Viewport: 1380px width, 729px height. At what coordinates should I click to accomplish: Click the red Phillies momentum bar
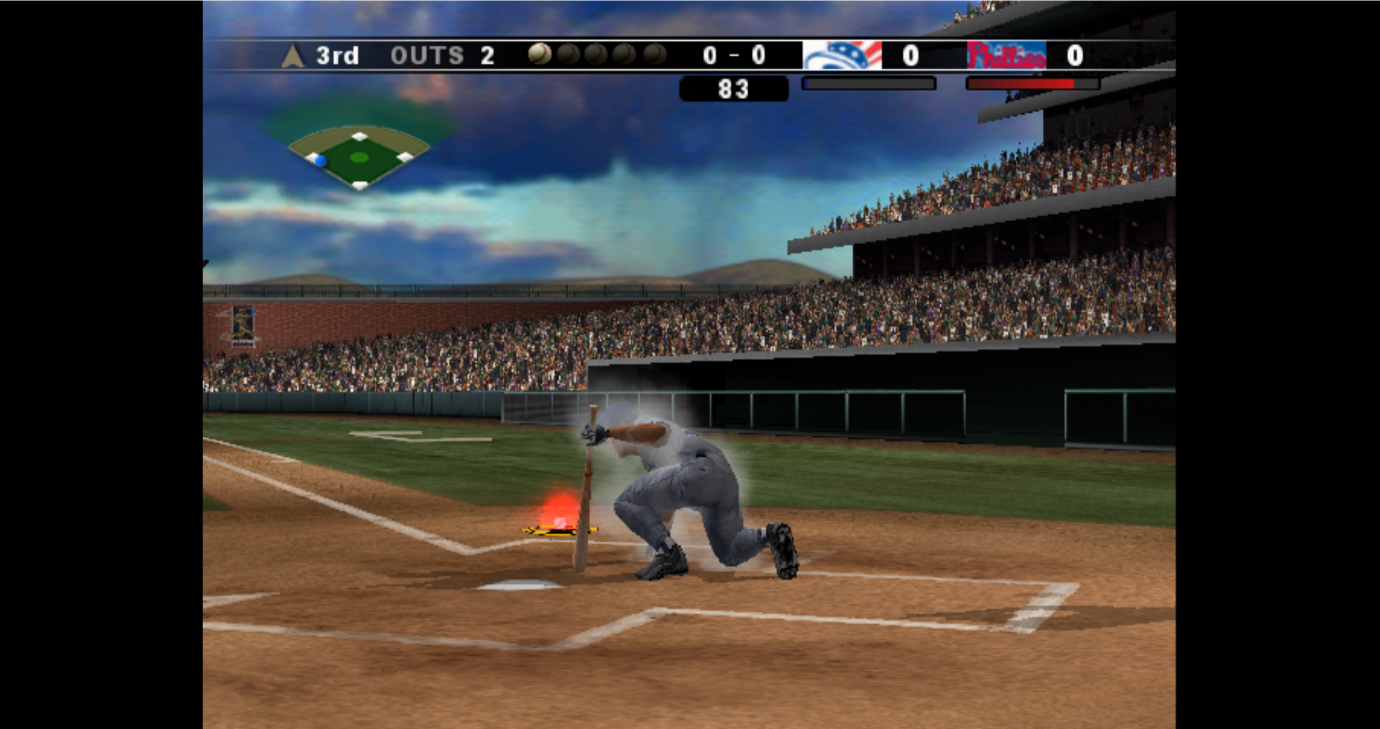[1035, 83]
